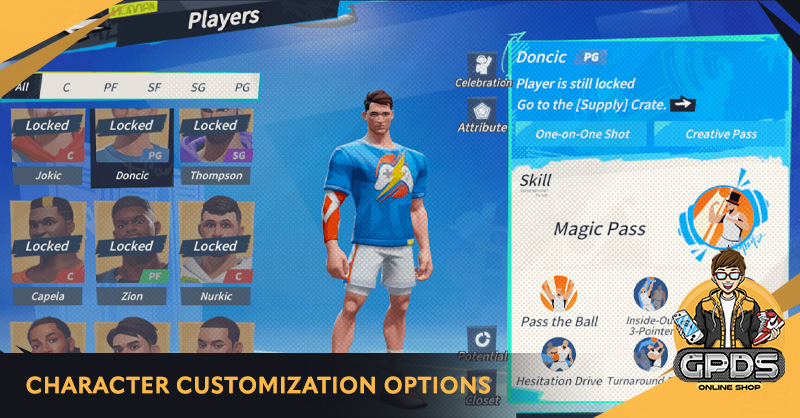
Task: Choose the Creative Pass button
Action: [721, 133]
